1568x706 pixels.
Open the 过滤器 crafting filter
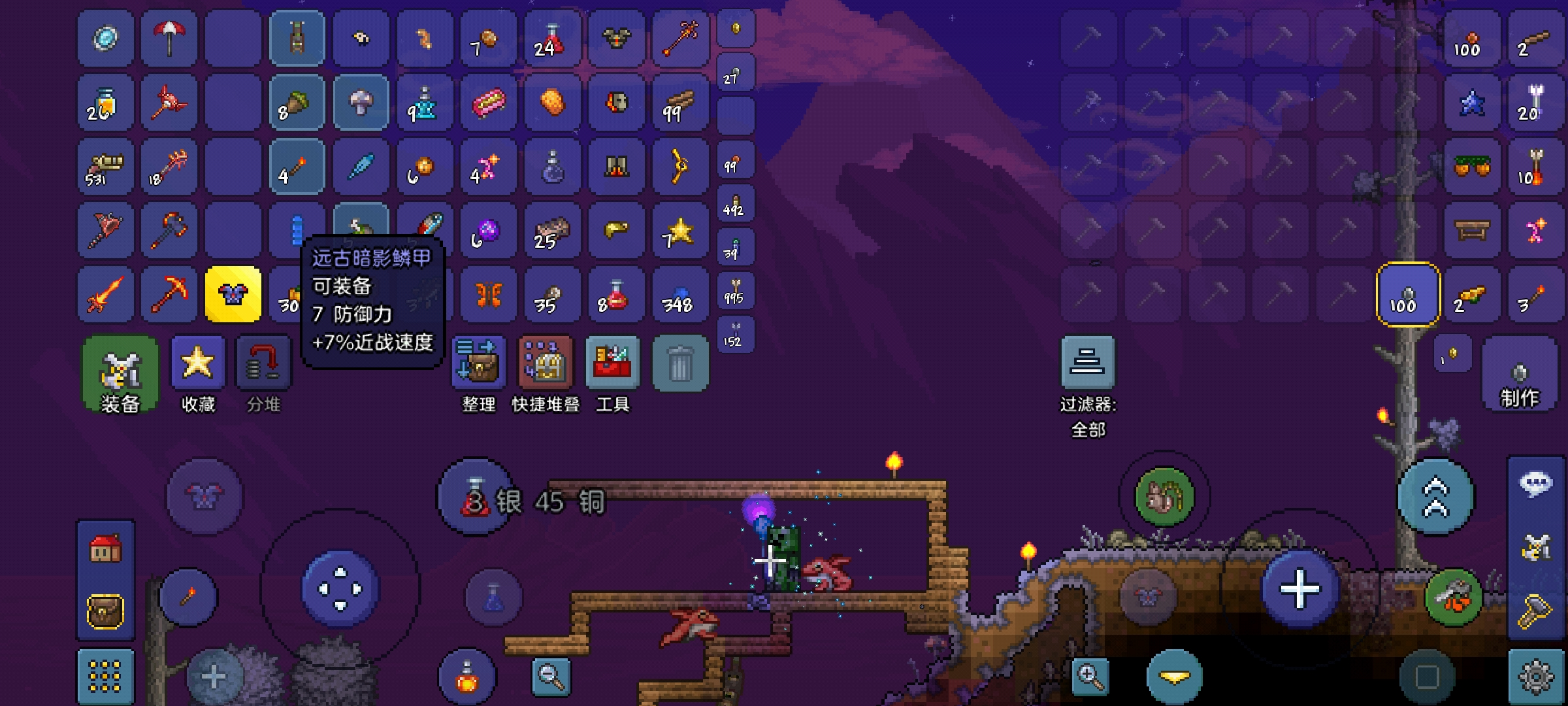click(1088, 364)
